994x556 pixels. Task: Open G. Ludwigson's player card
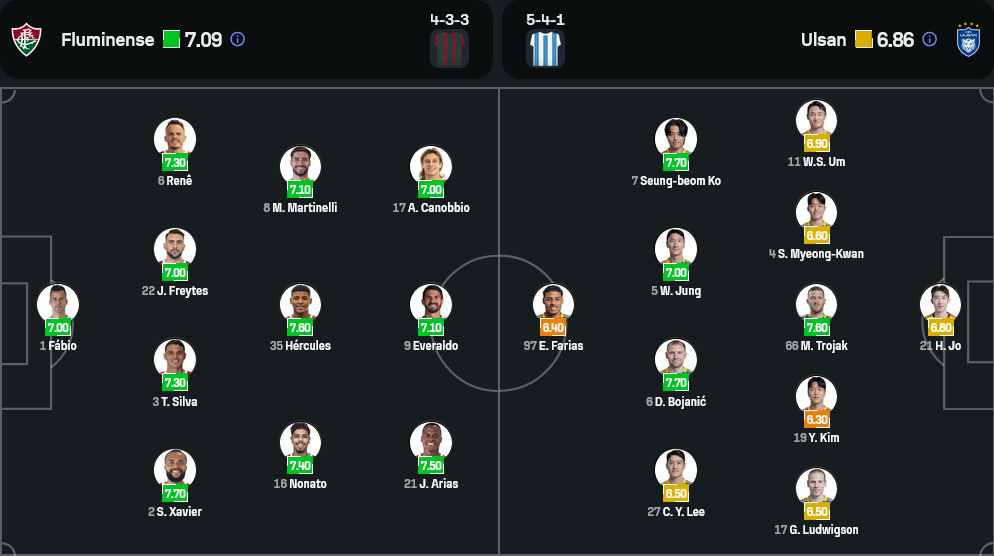pyautogui.click(x=816, y=489)
